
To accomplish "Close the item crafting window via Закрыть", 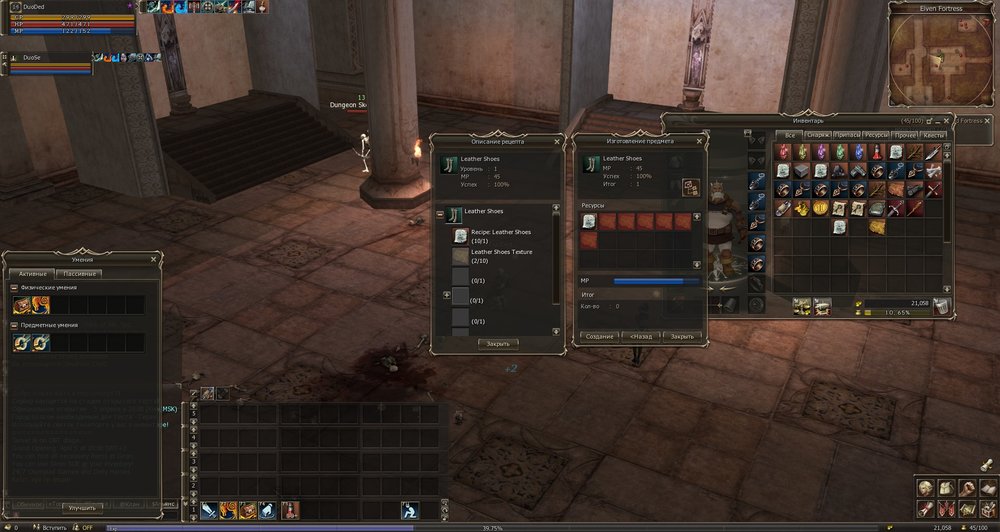I will (682, 336).
